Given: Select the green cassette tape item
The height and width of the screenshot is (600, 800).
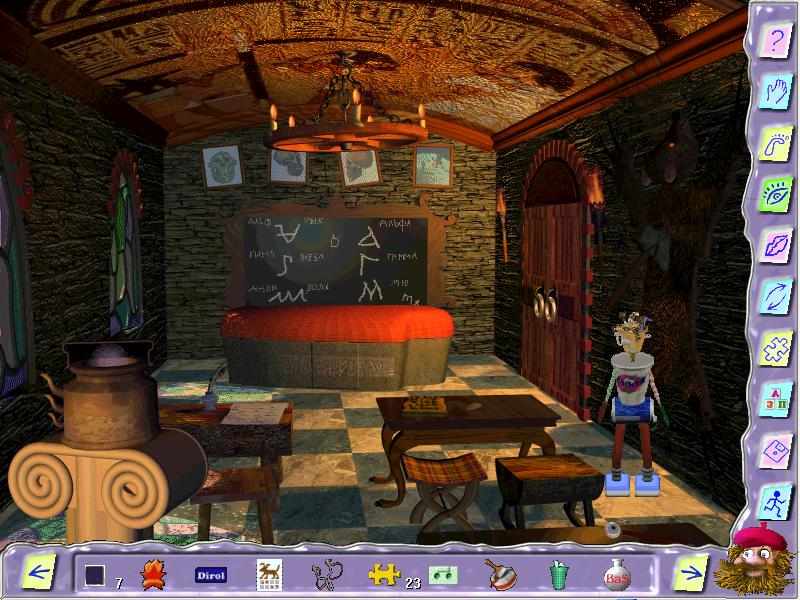Looking at the screenshot, I should (x=443, y=574).
